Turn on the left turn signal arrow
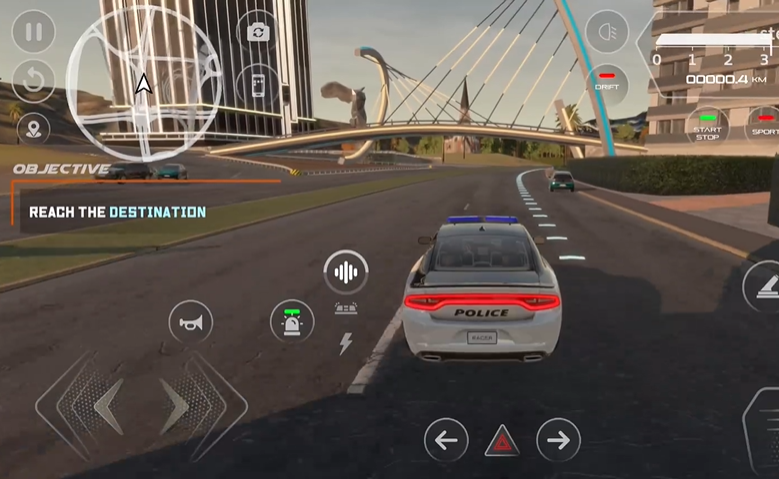 coord(446,440)
